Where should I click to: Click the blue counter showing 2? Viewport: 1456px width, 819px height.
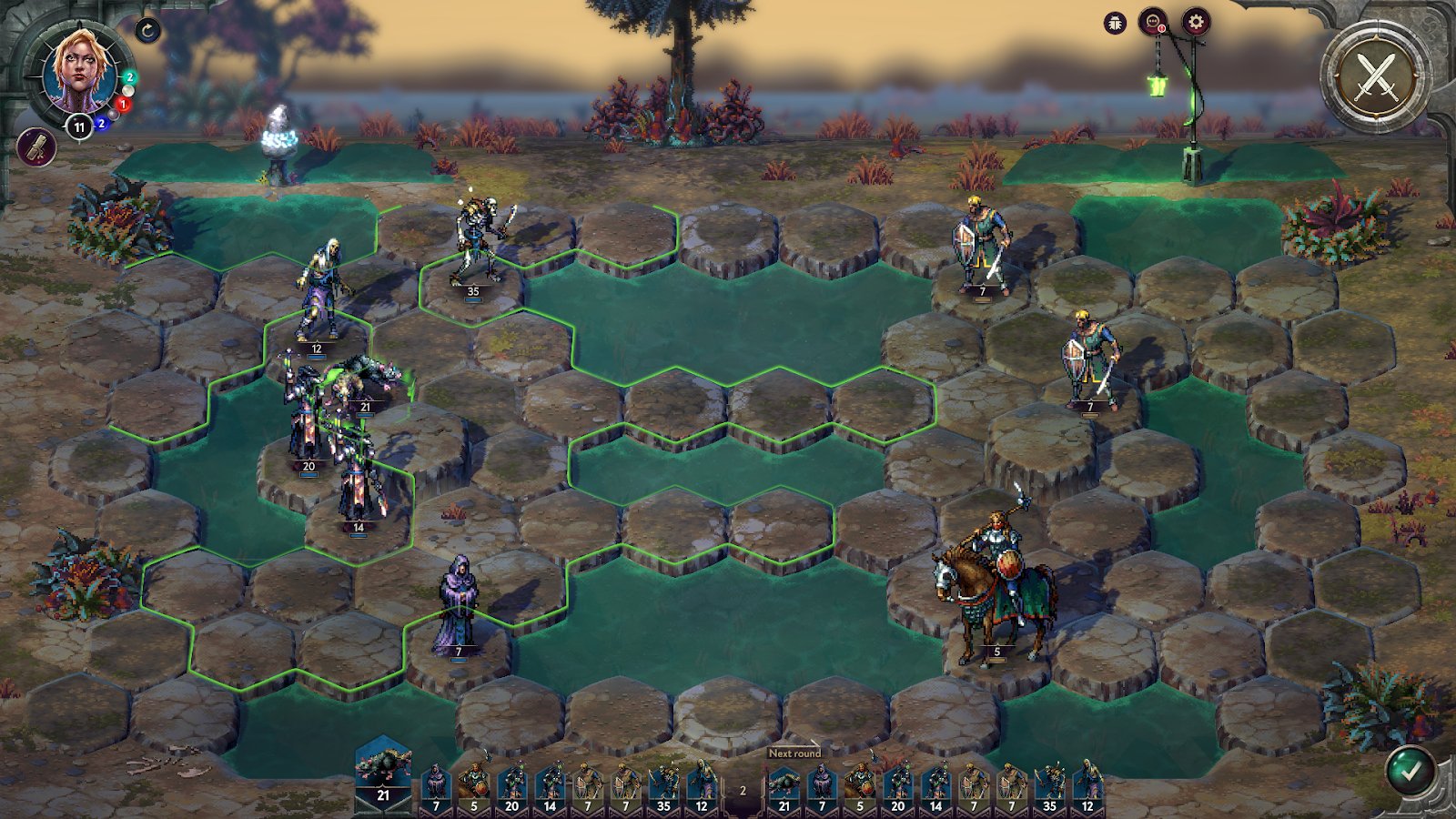pos(101,123)
